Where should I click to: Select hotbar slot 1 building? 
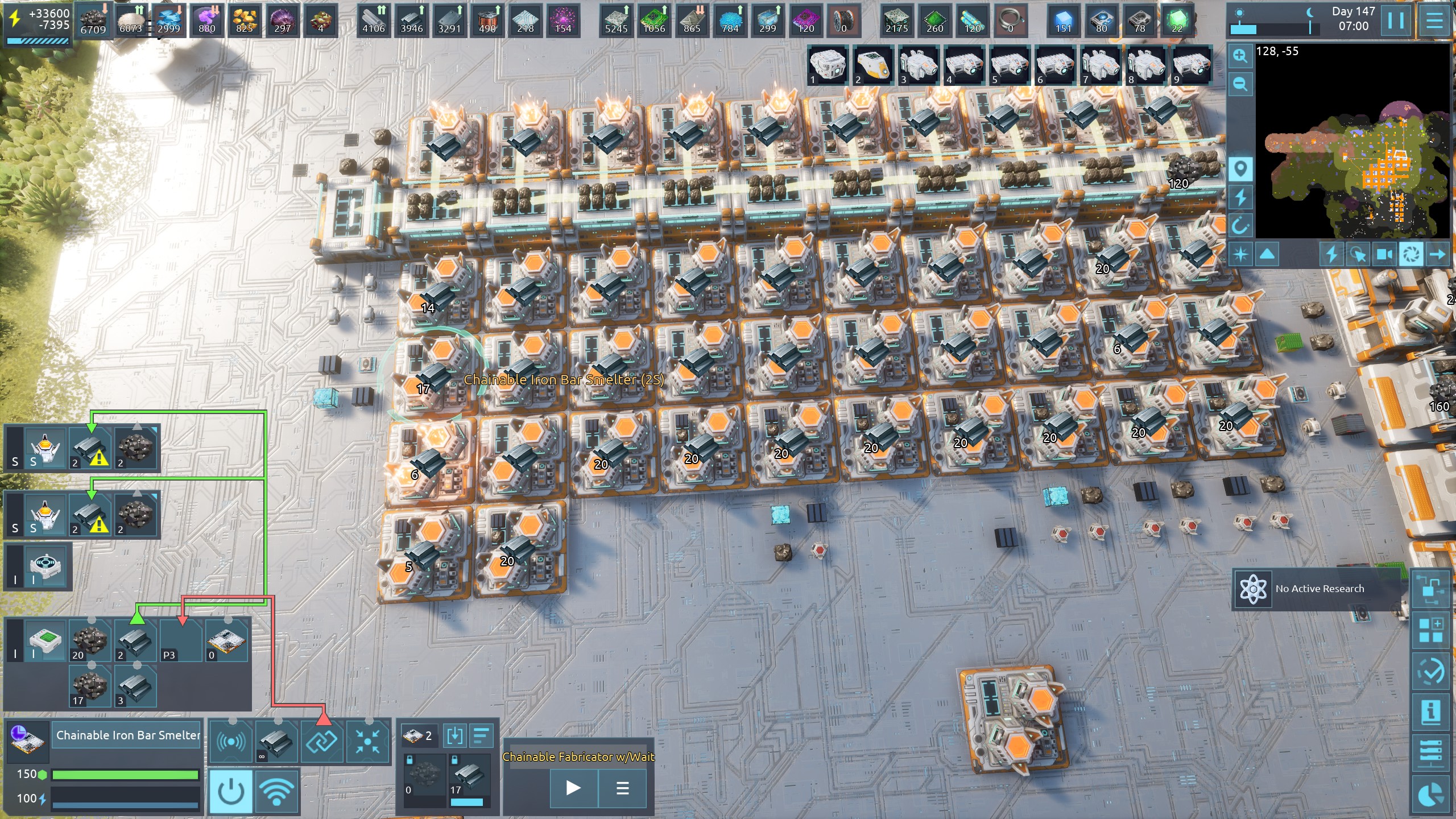828,65
